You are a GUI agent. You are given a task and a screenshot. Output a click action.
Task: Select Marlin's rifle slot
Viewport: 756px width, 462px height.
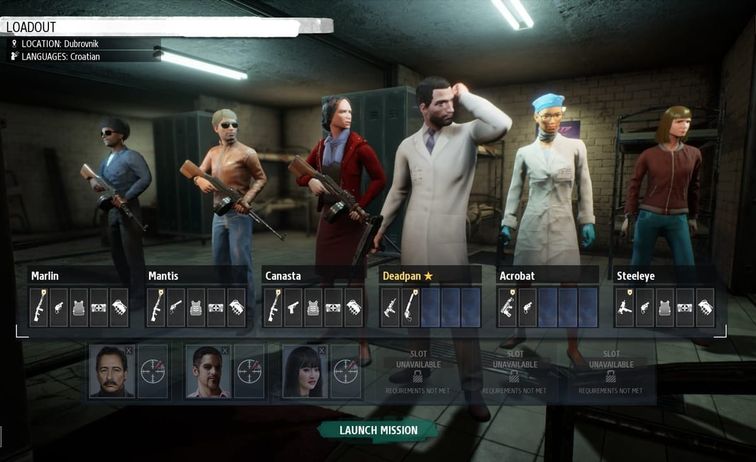(40, 308)
